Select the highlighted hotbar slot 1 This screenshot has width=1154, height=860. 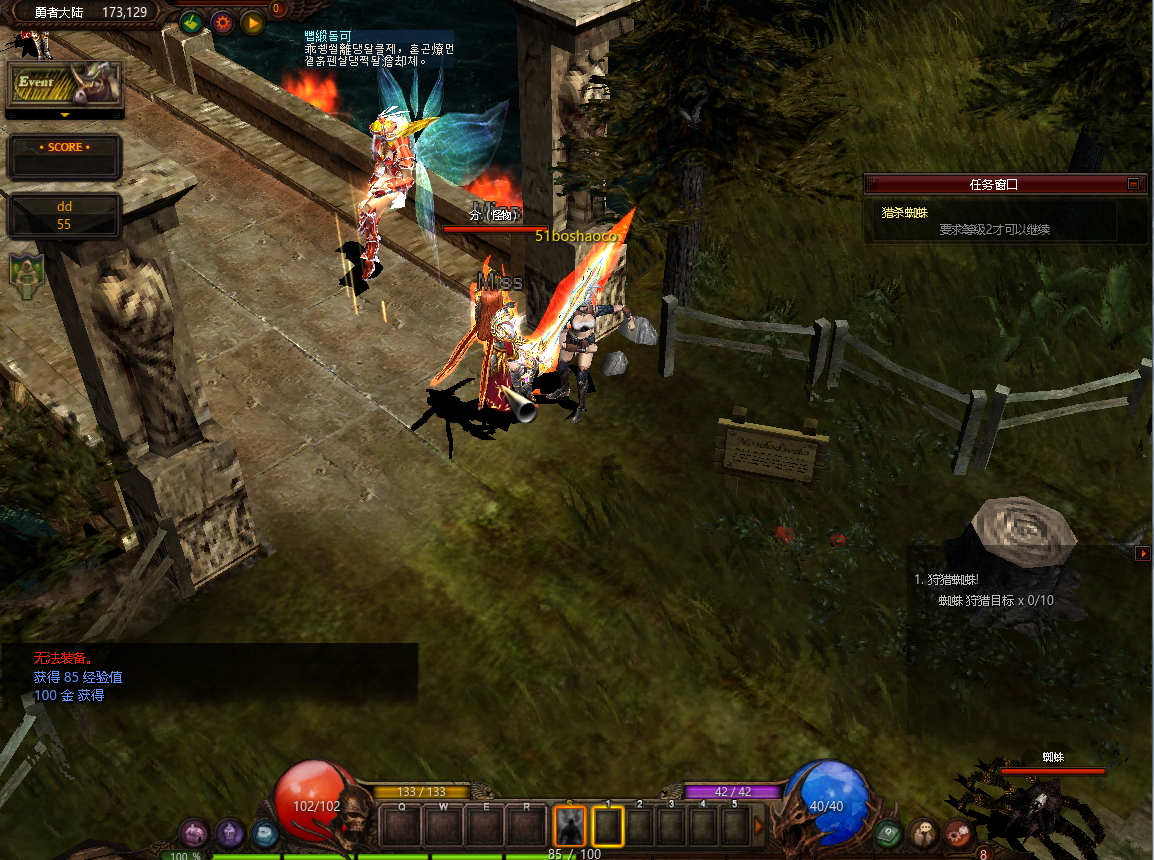pos(608,827)
